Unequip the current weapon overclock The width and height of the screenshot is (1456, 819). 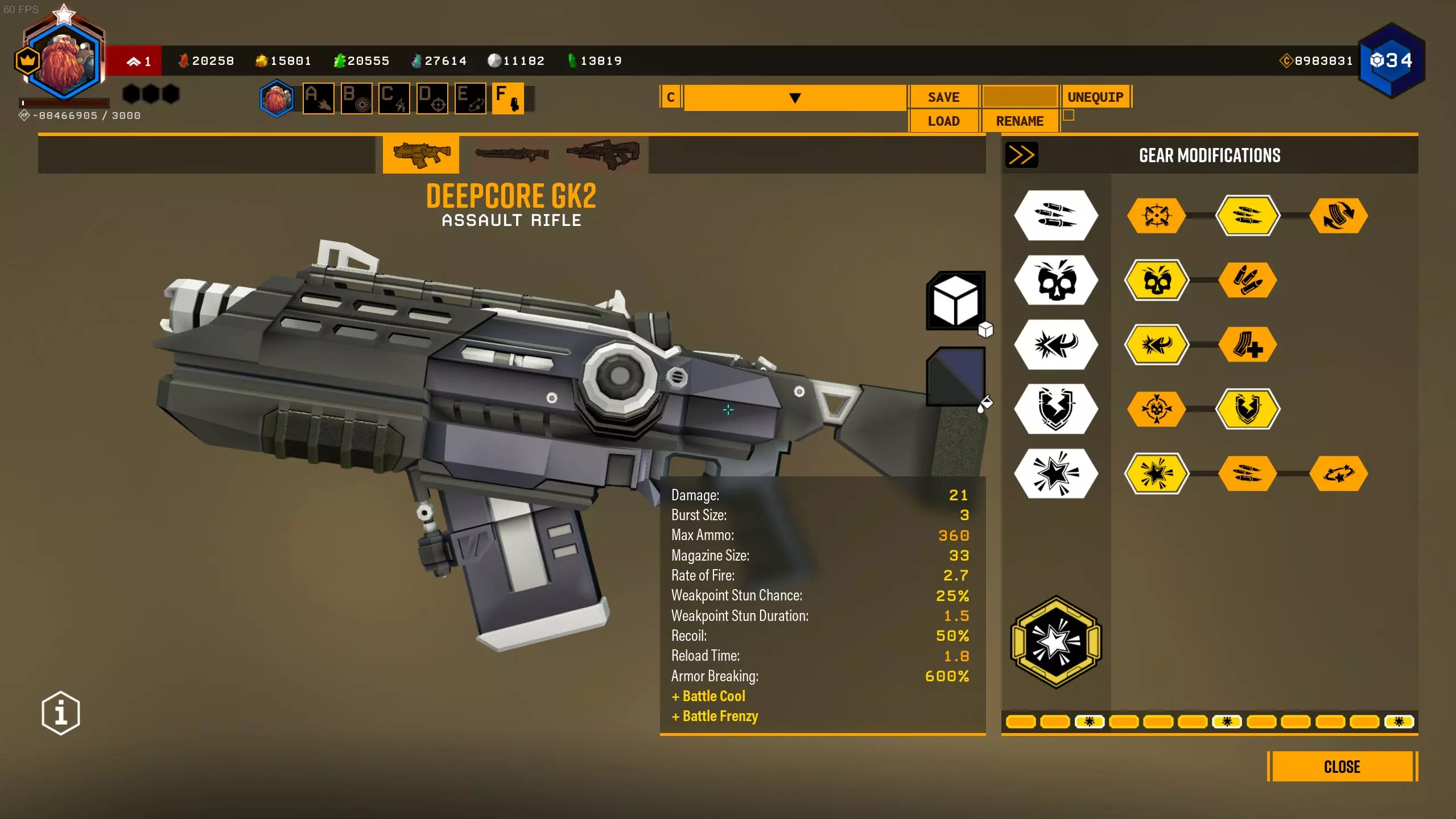coord(1095,97)
